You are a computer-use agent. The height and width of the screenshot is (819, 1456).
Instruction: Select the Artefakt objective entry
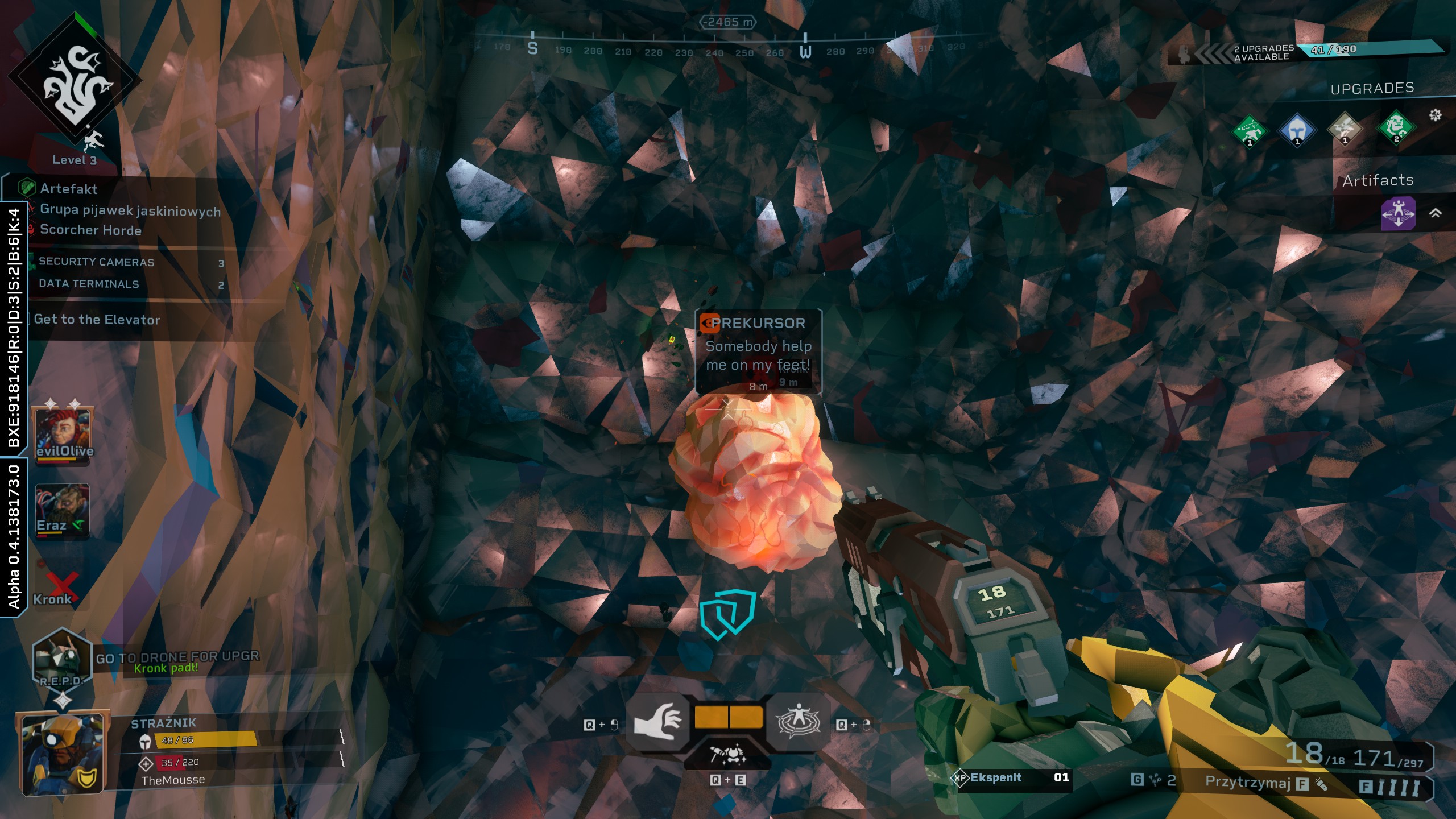click(68, 189)
